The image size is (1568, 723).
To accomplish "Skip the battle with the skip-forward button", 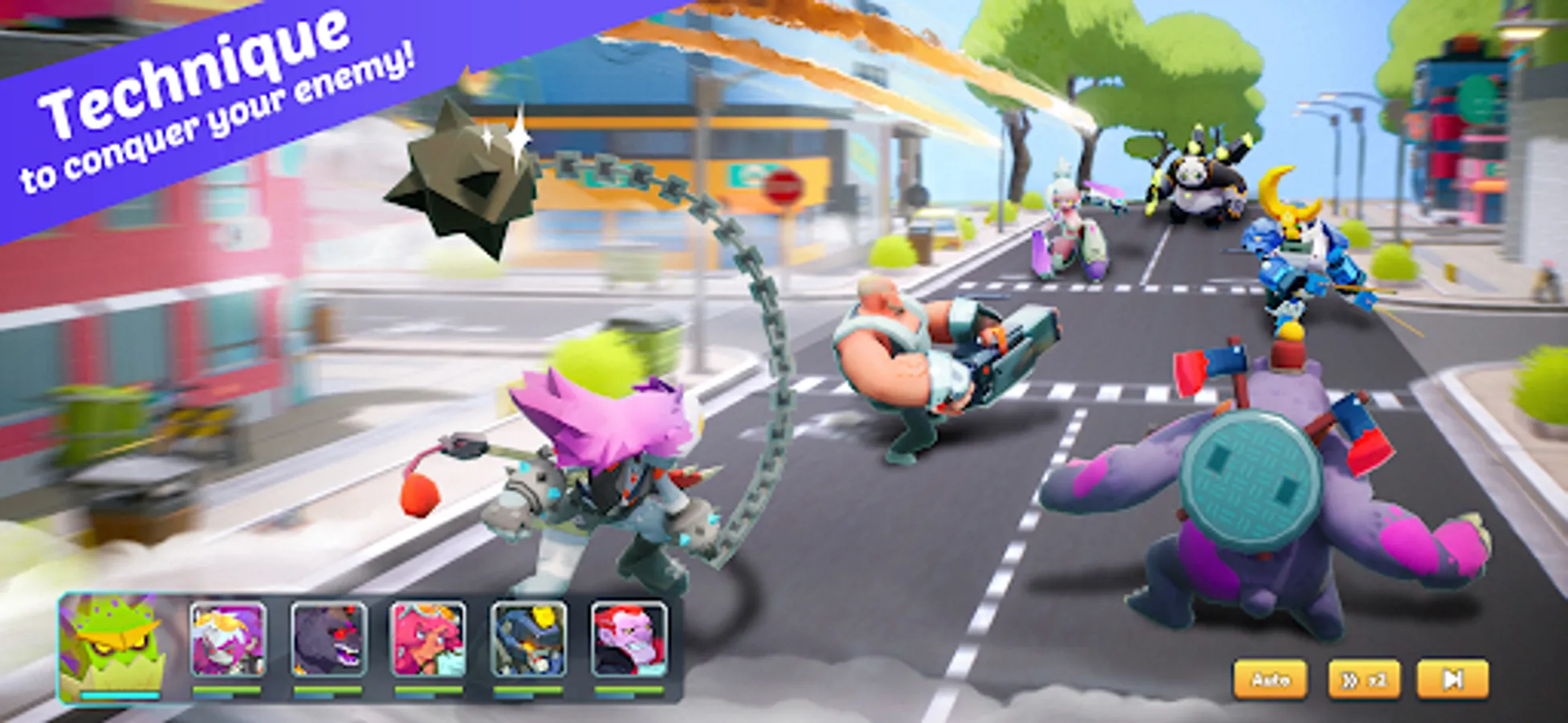I will pos(1452,680).
